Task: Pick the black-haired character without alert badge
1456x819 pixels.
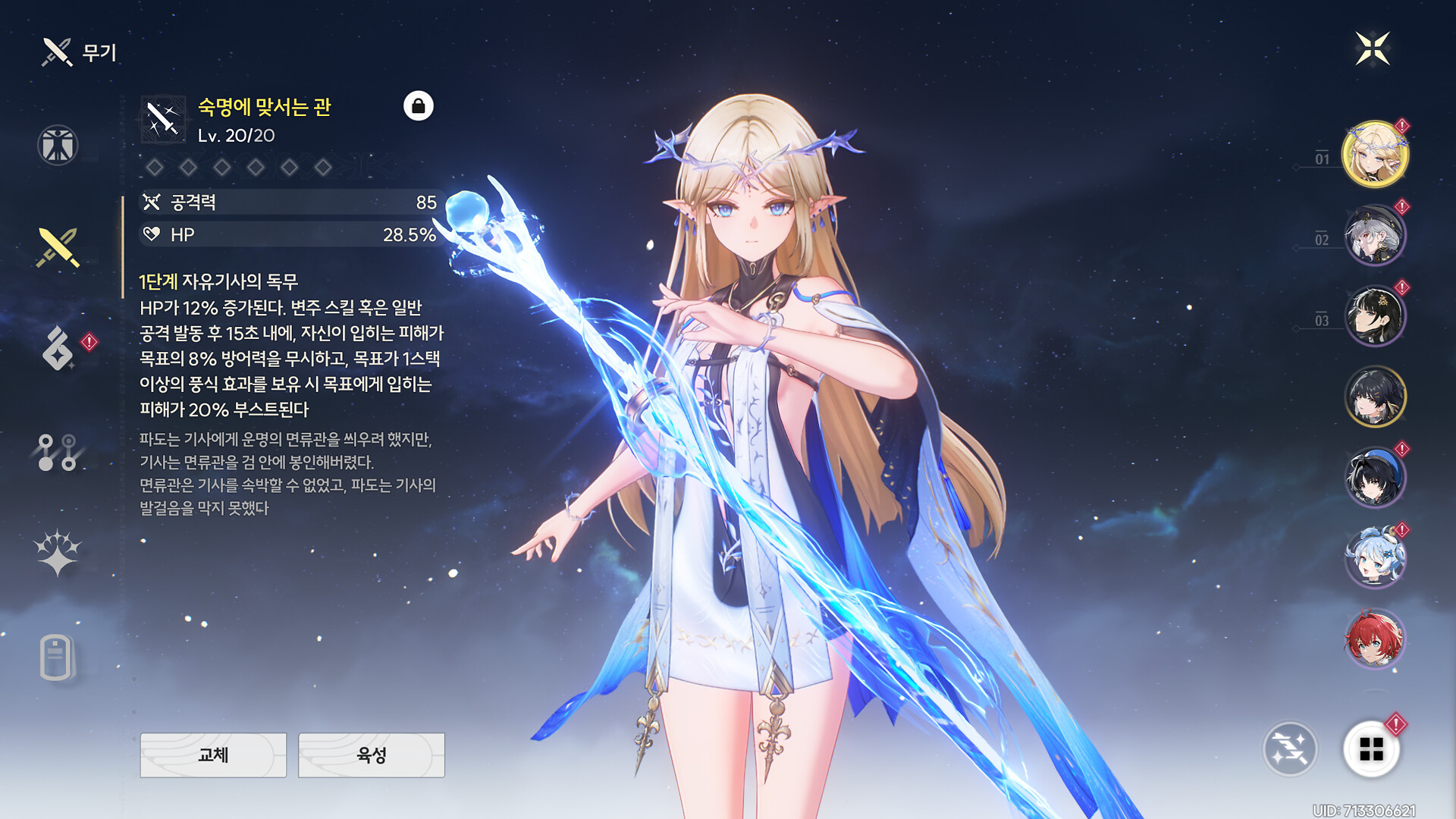Action: coord(1374,397)
